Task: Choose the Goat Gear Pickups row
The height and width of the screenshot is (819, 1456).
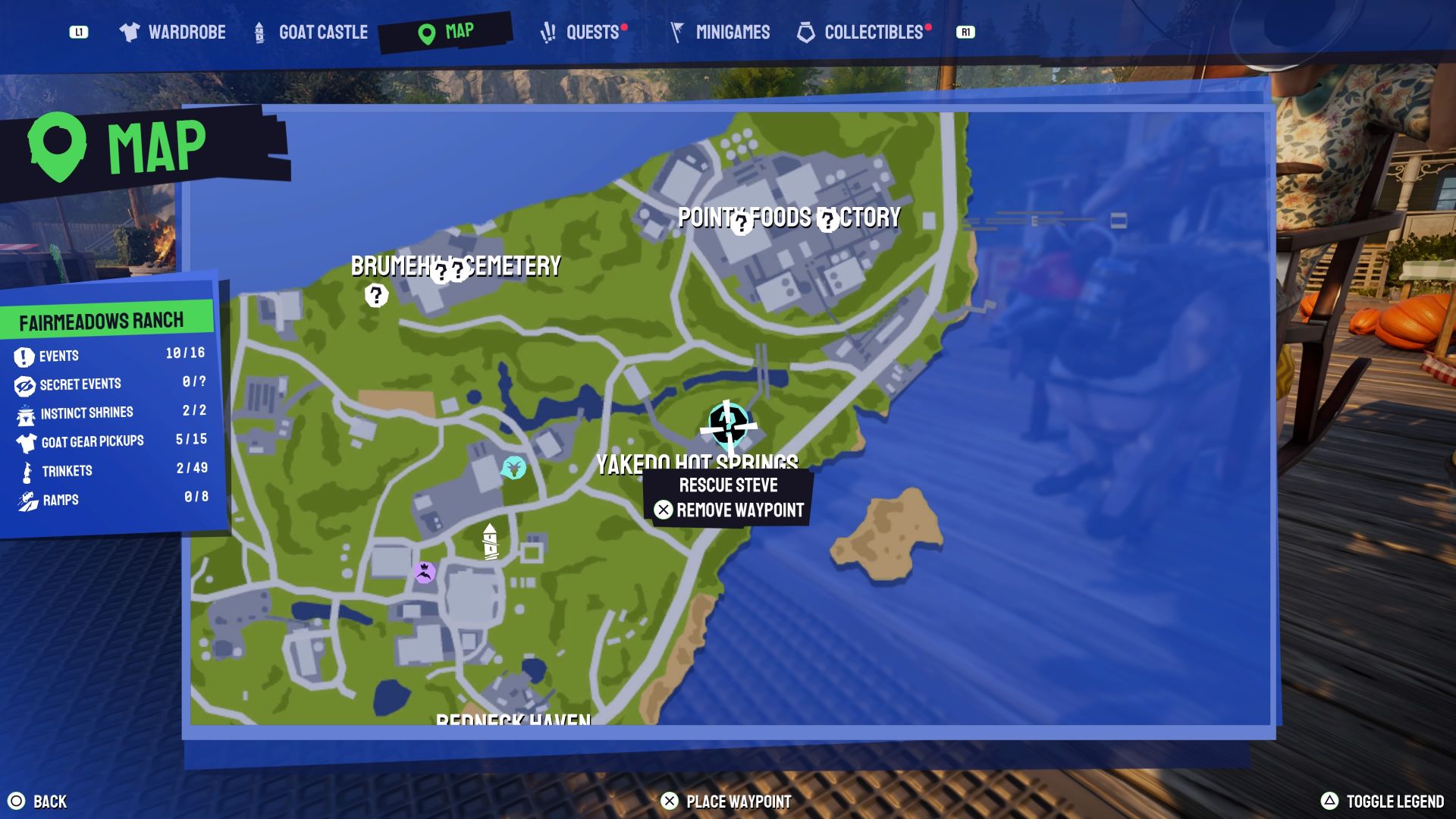Action: pos(109,441)
